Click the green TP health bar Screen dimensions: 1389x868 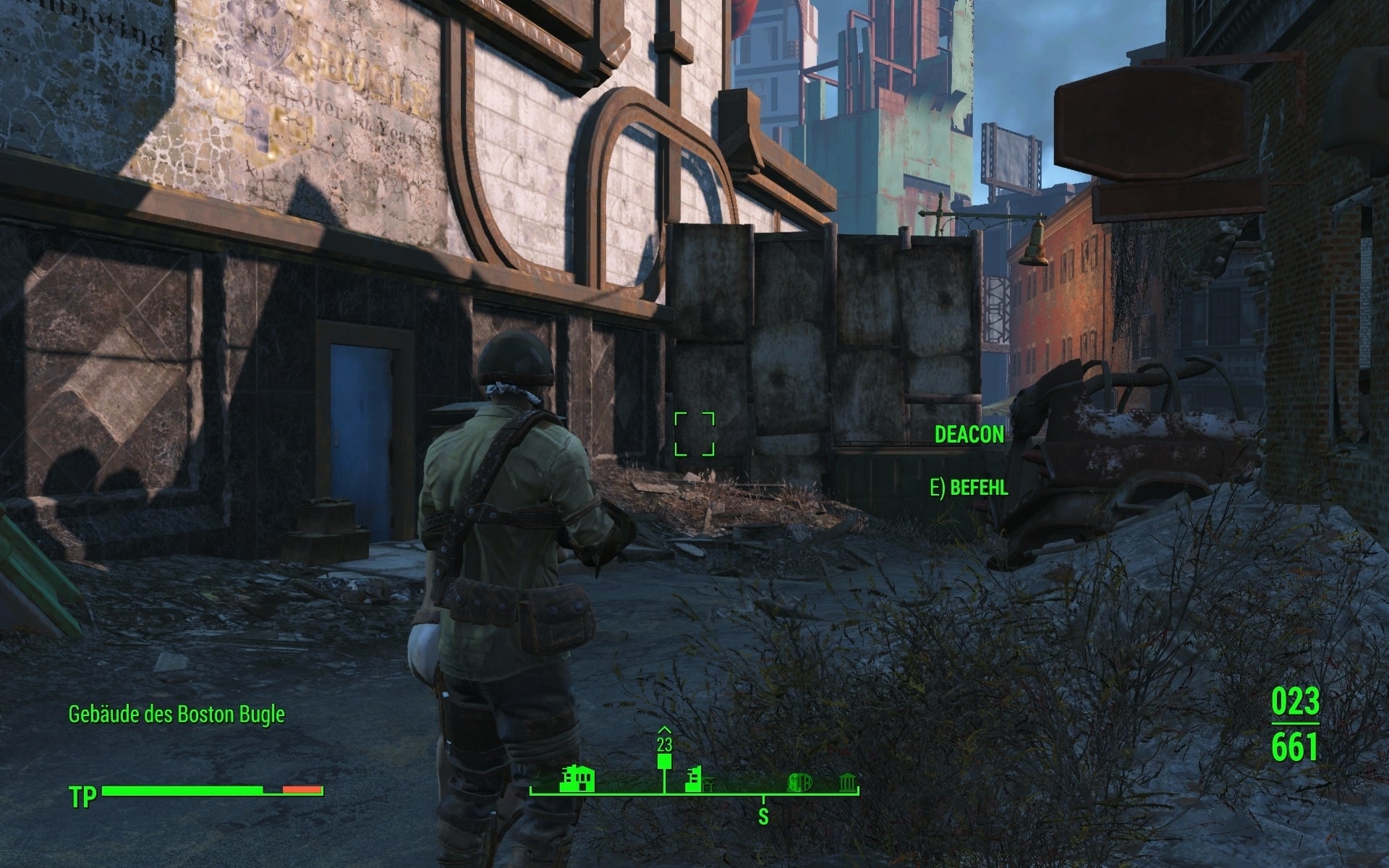click(x=181, y=791)
